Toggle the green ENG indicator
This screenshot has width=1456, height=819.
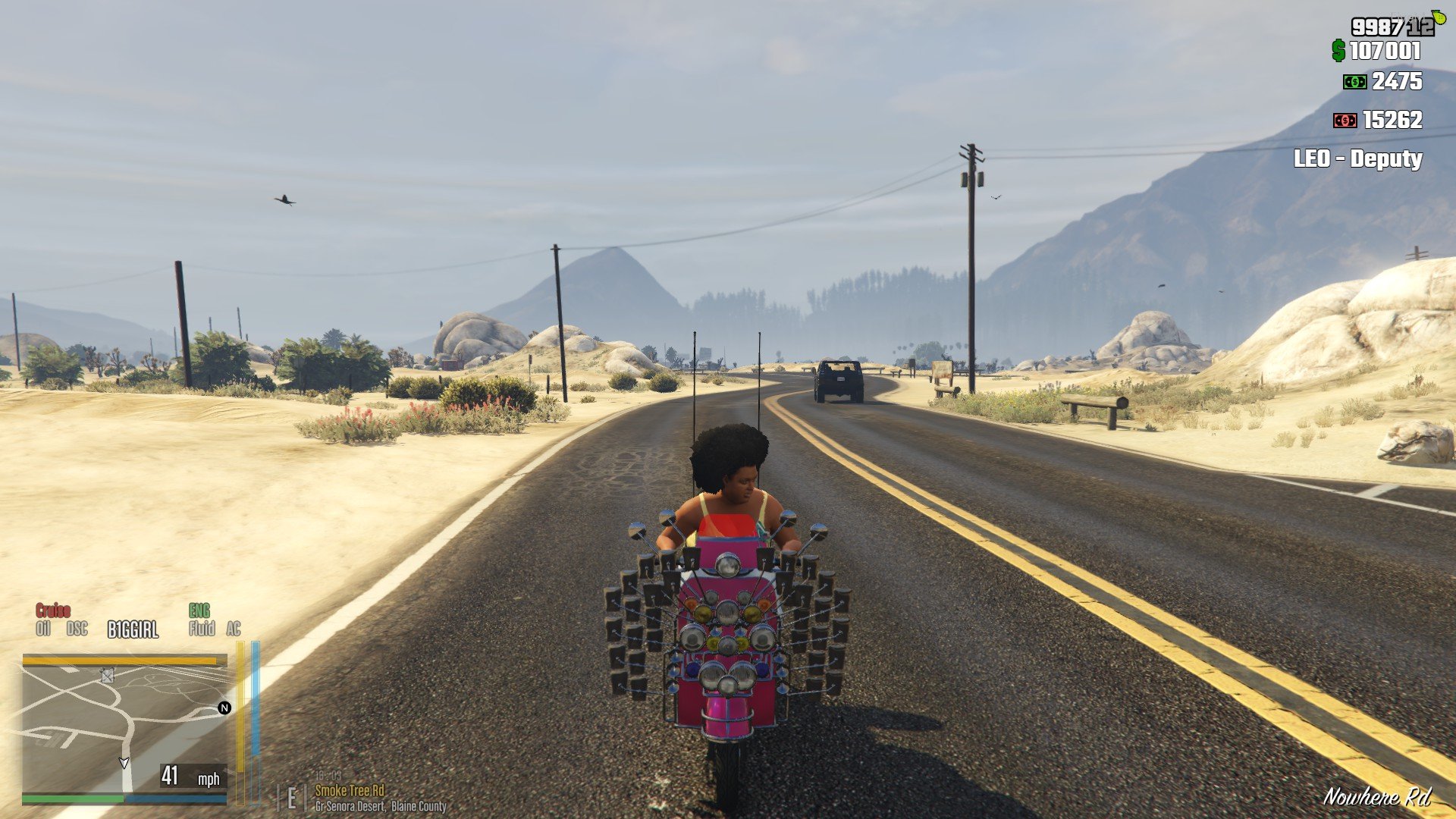[x=199, y=610]
